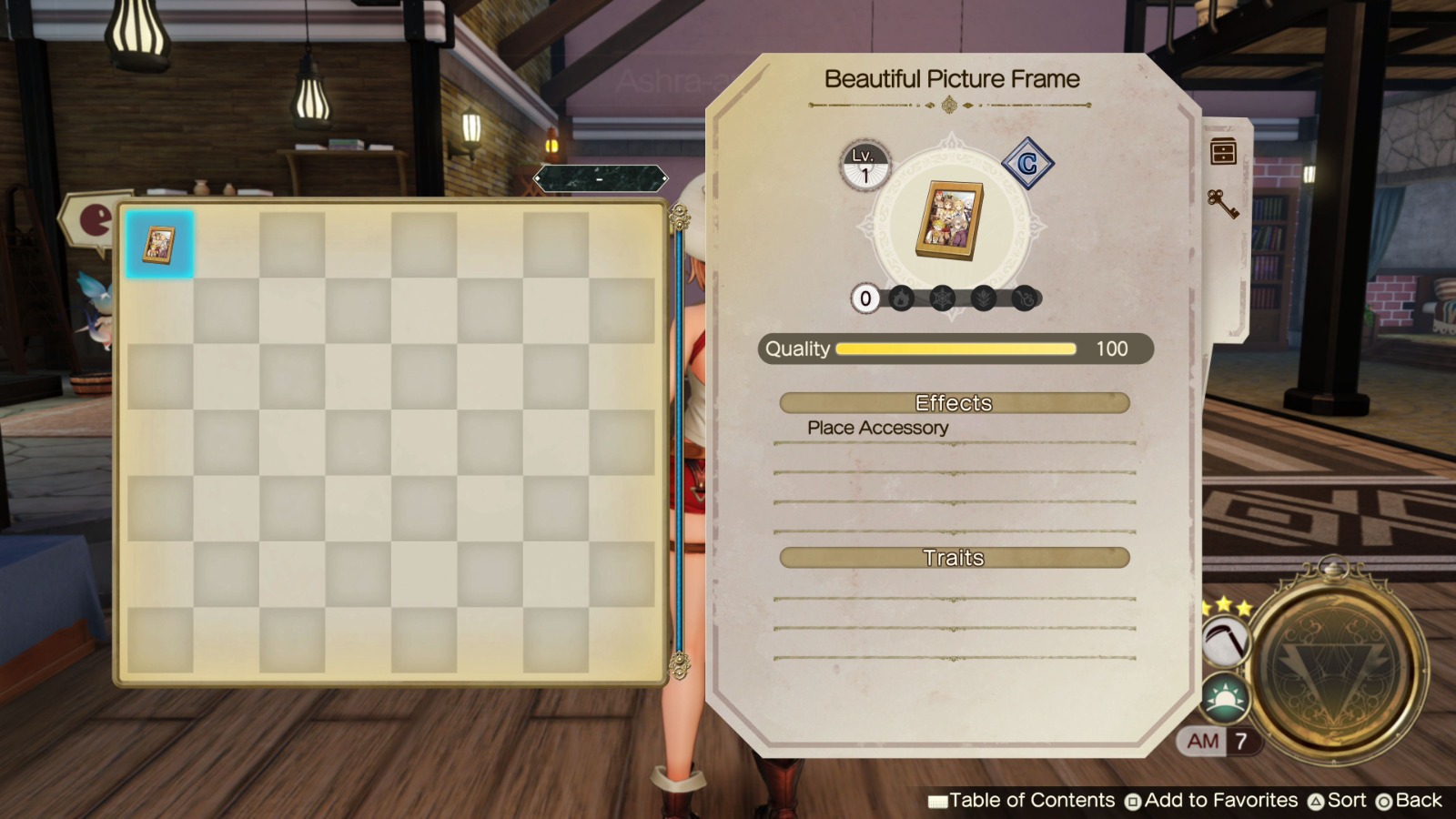Select the plant element icon
1456x819 pixels.
coord(982,298)
